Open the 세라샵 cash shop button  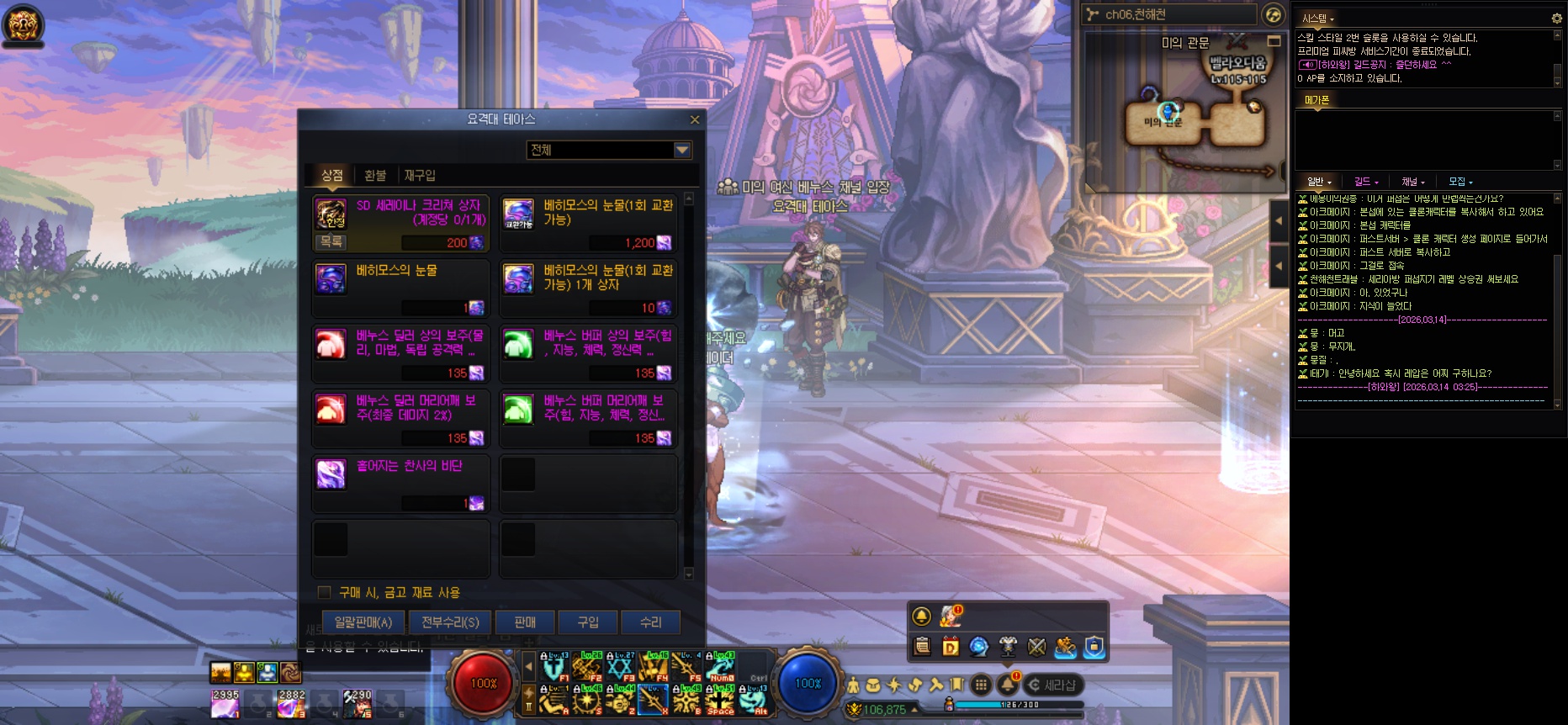pyautogui.click(x=1053, y=685)
